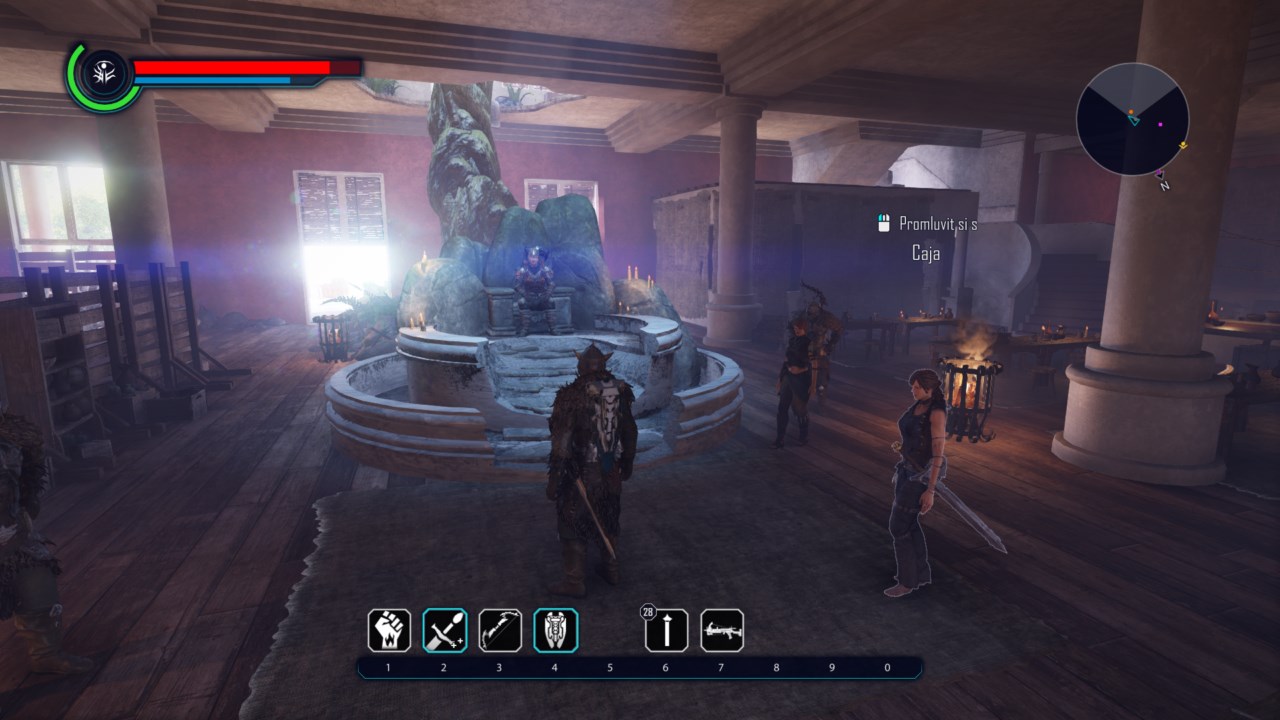Image resolution: width=1280 pixels, height=720 pixels.
Task: Equip the sword in hotbar slot 2
Action: point(445,630)
